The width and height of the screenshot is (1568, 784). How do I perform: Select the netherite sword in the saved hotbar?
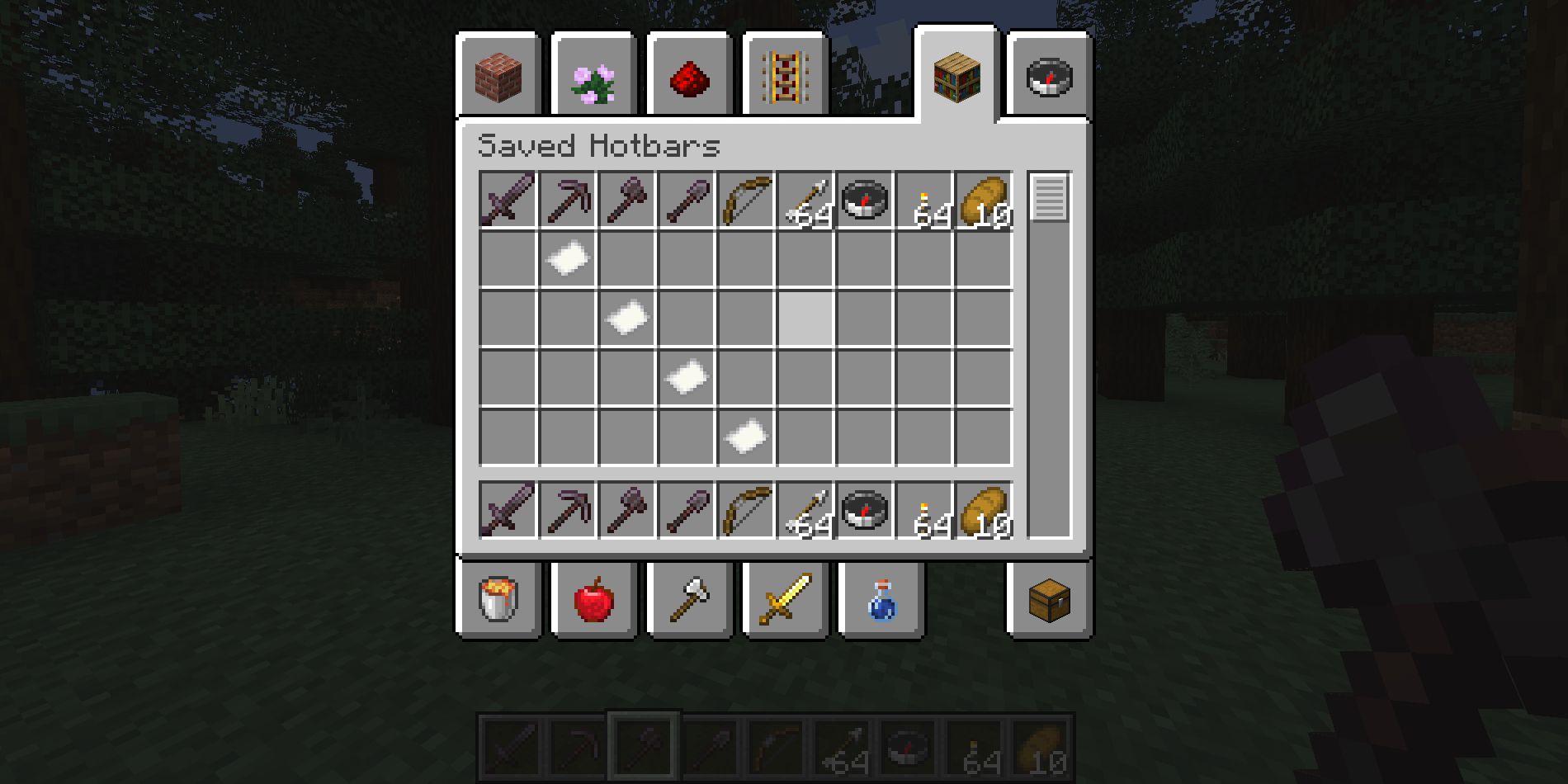coord(507,202)
